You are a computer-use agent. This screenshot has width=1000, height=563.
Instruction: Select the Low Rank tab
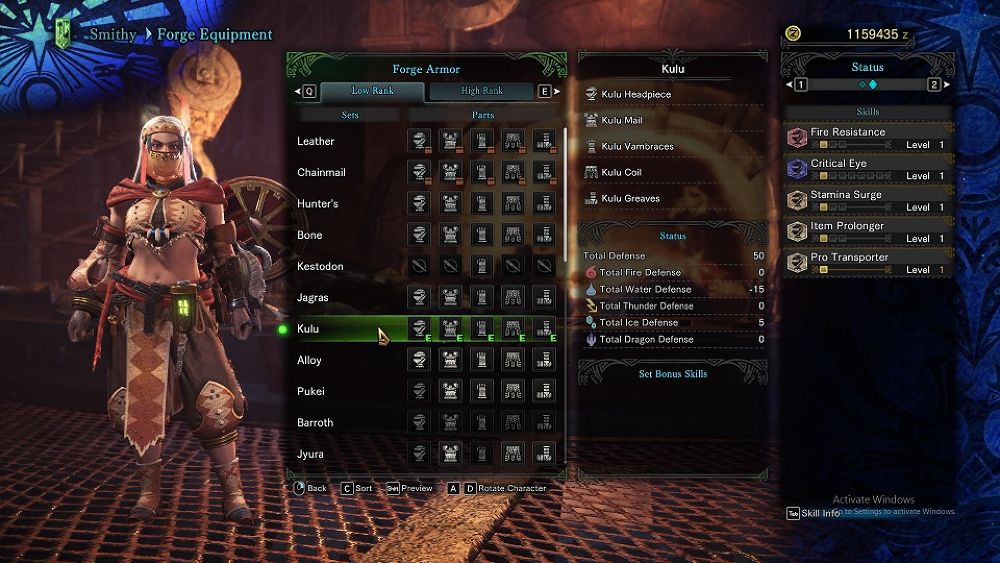click(371, 91)
